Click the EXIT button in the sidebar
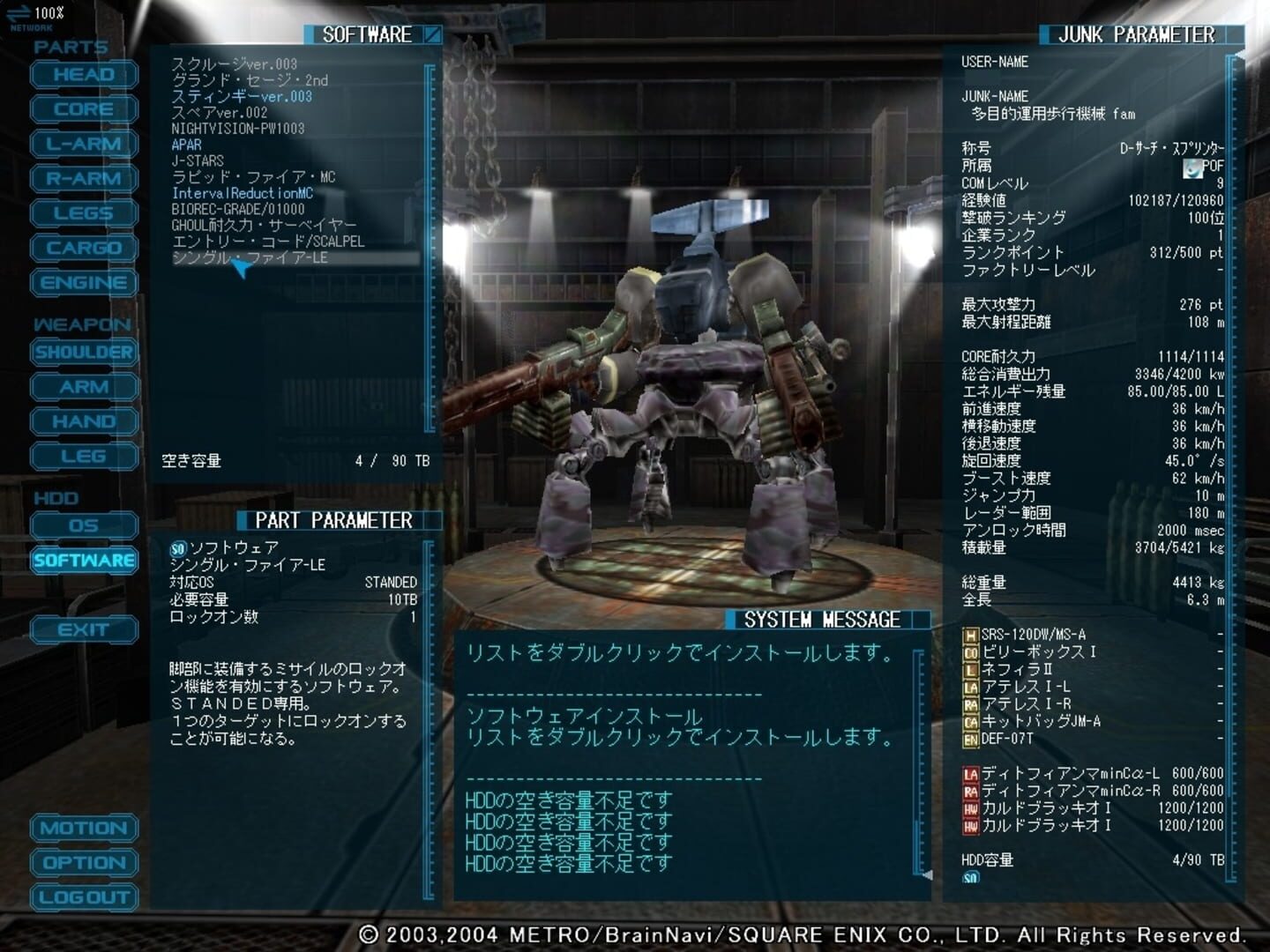The image size is (1270, 952). (x=83, y=629)
